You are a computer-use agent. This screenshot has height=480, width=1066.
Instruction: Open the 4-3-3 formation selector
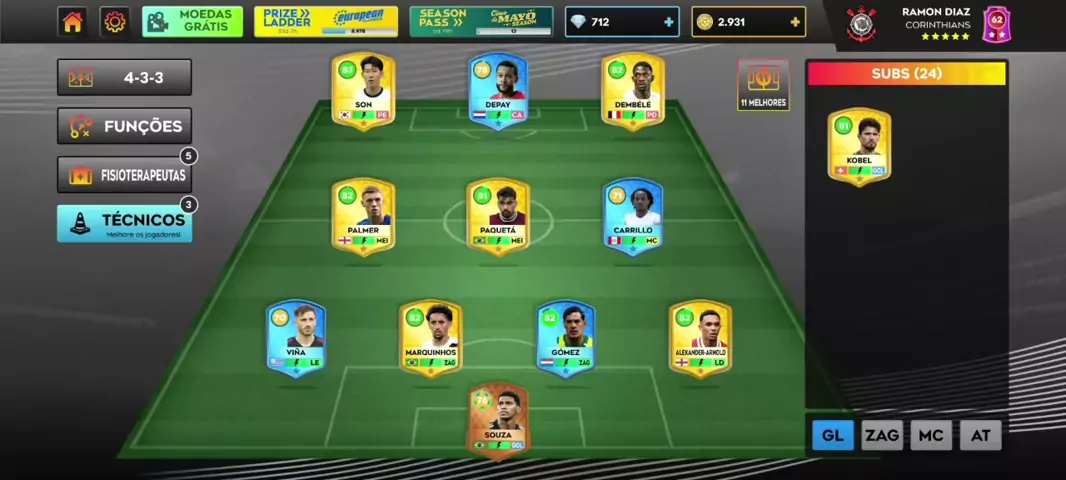(x=124, y=78)
